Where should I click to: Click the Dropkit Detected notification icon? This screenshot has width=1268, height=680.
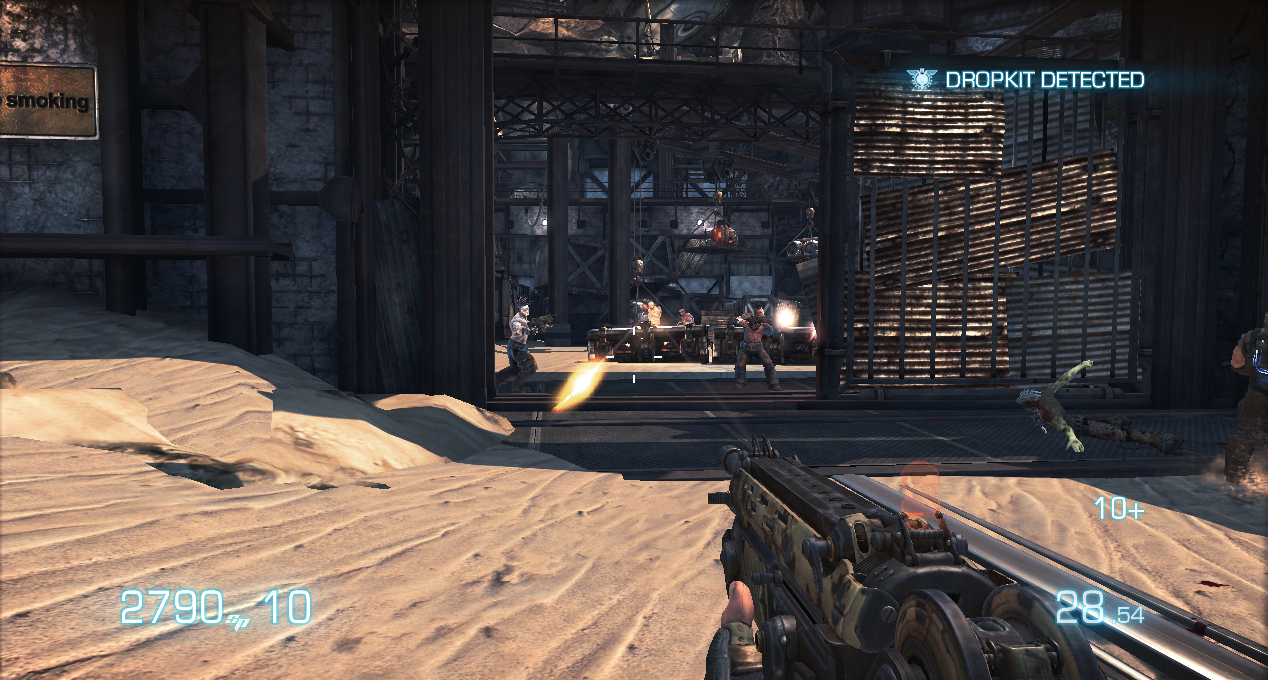[x=921, y=79]
